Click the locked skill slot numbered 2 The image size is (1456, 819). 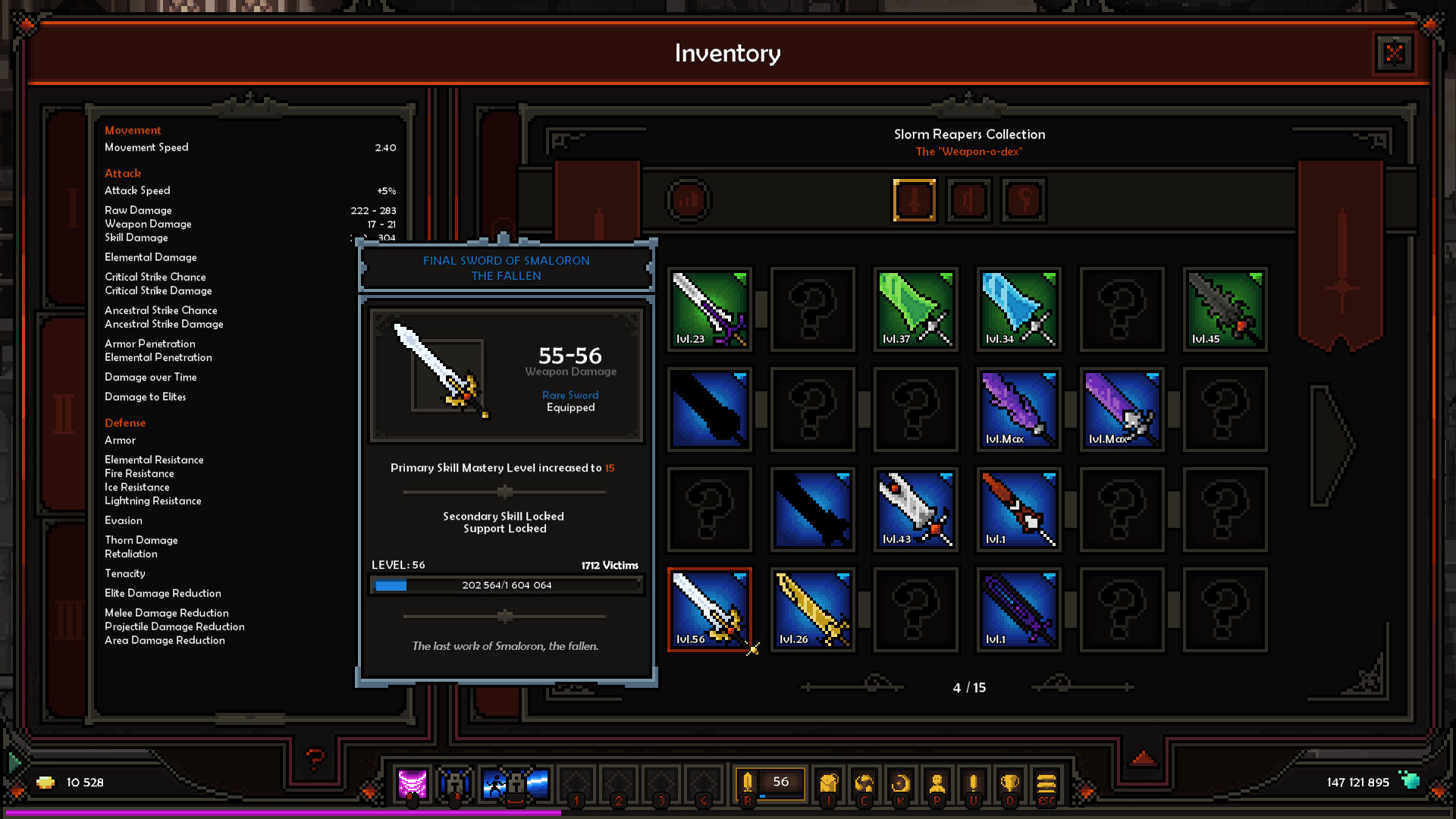[x=620, y=781]
